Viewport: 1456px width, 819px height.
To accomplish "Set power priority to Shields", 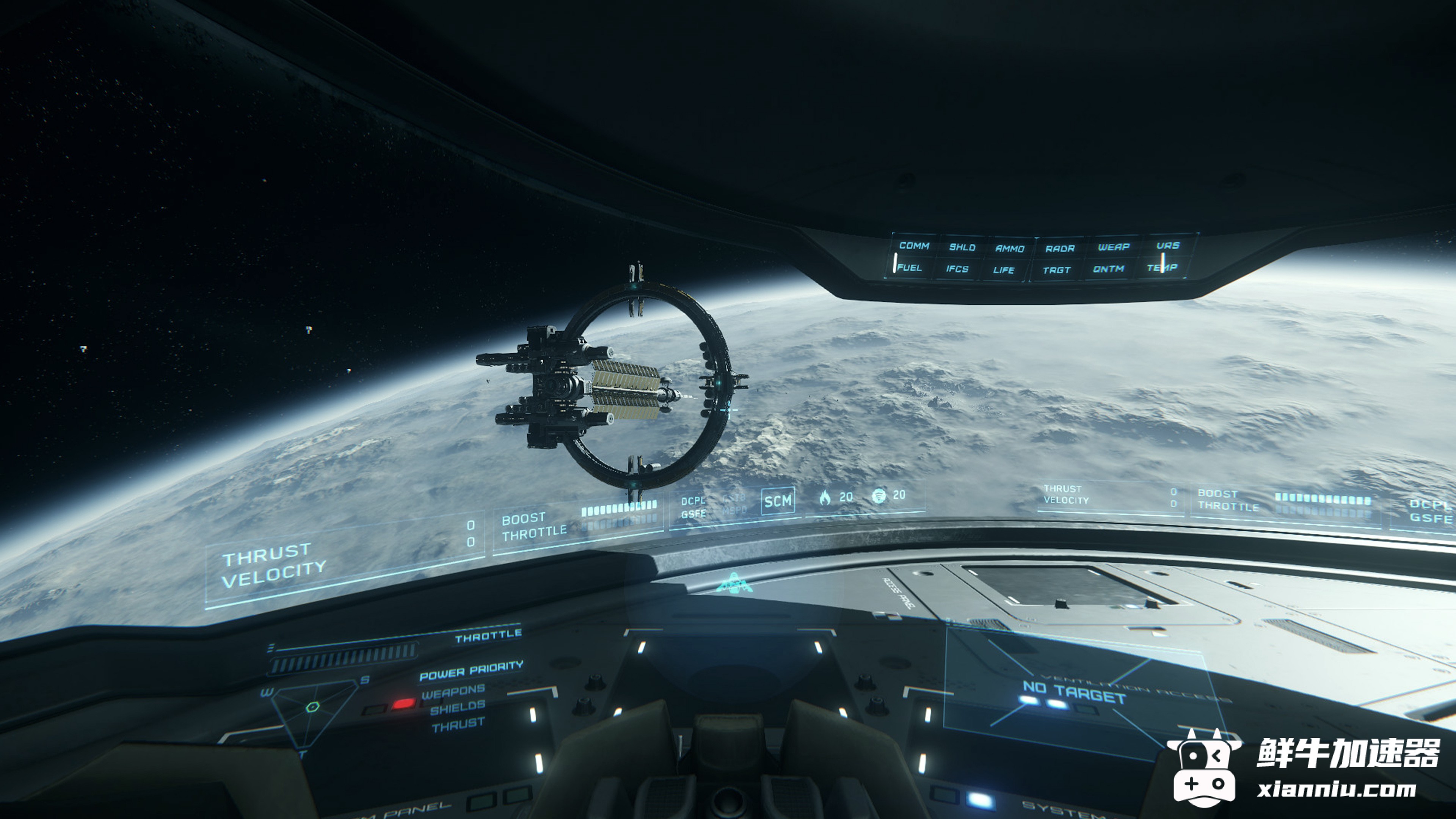I will (457, 707).
